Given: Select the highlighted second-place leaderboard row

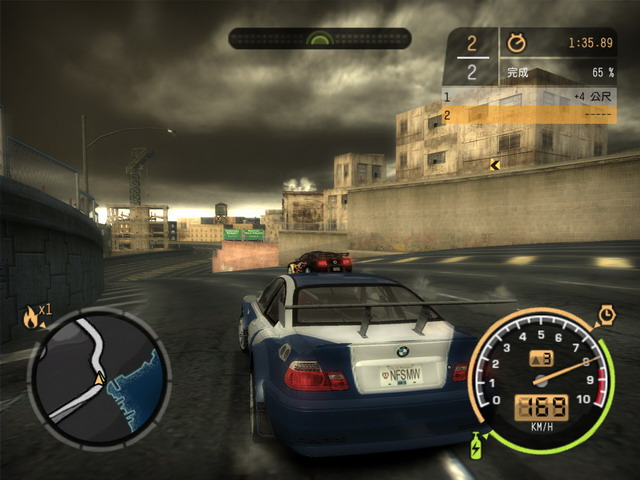Looking at the screenshot, I should point(529,115).
